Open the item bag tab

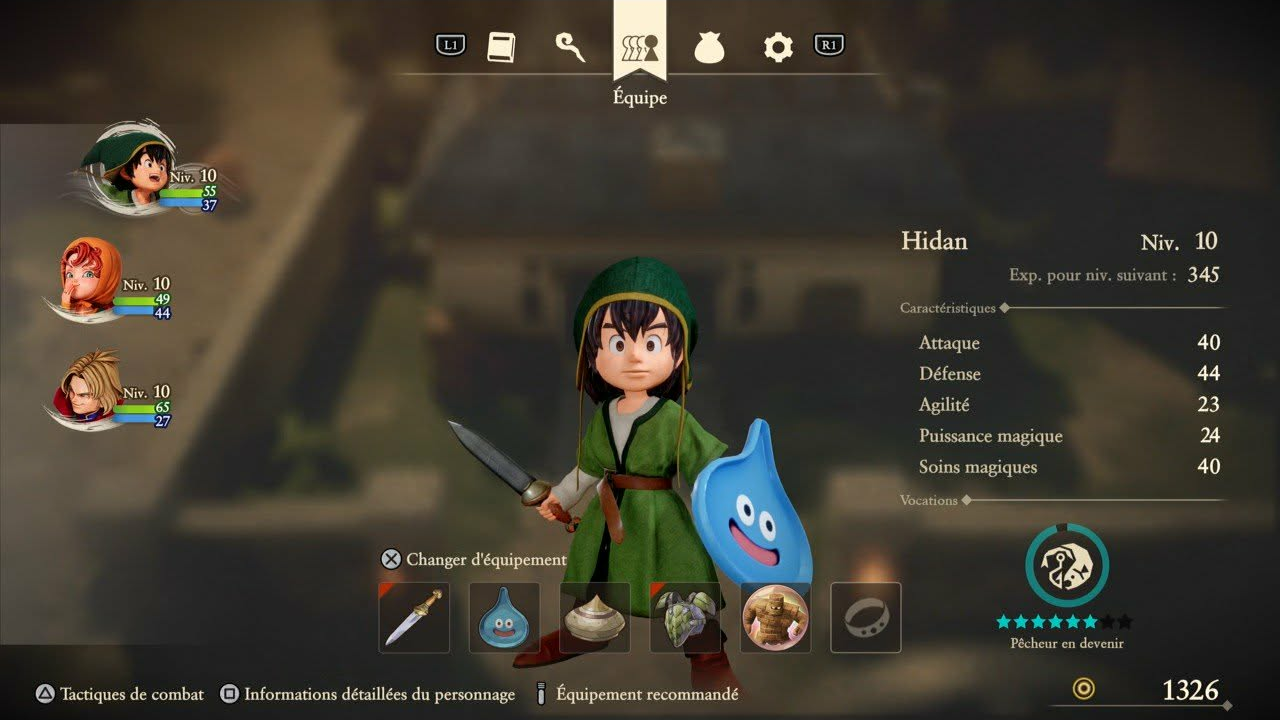[x=709, y=47]
